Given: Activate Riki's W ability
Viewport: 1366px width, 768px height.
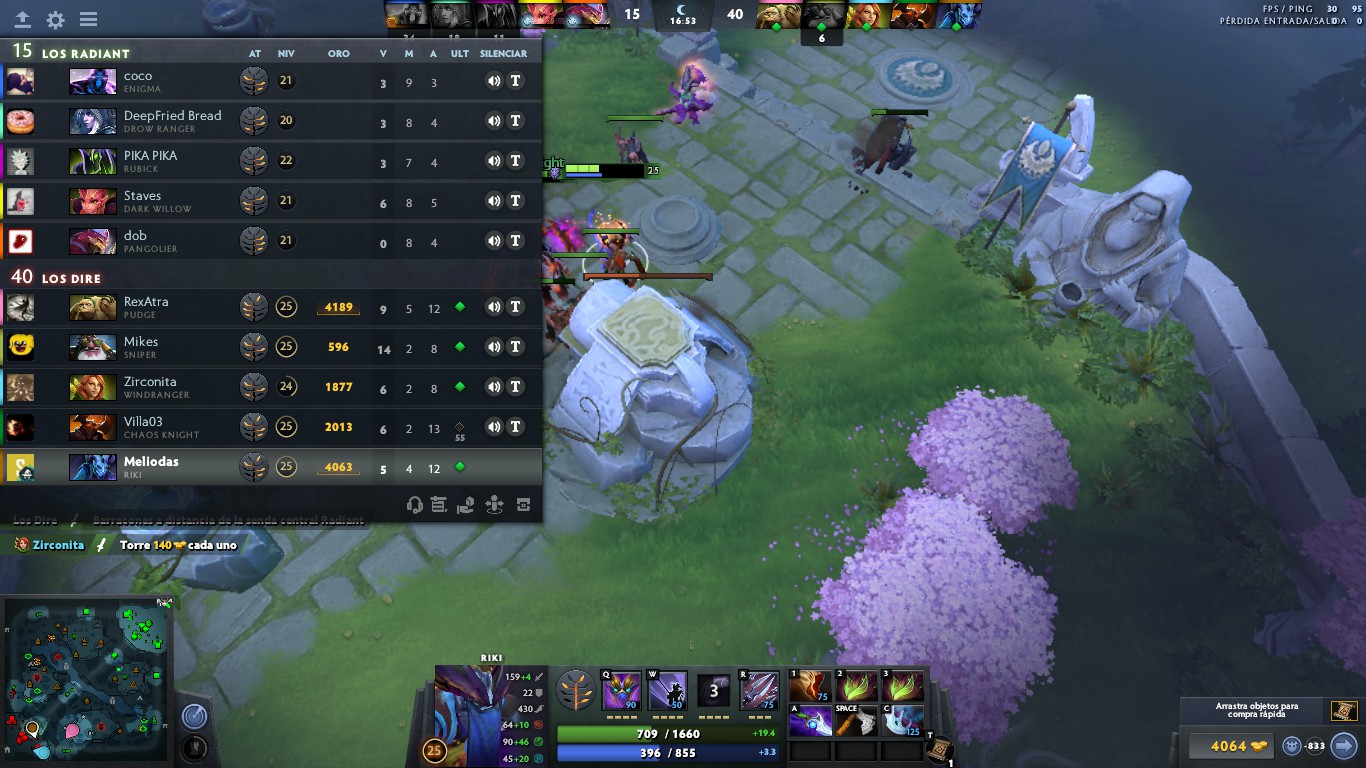Looking at the screenshot, I should [667, 691].
